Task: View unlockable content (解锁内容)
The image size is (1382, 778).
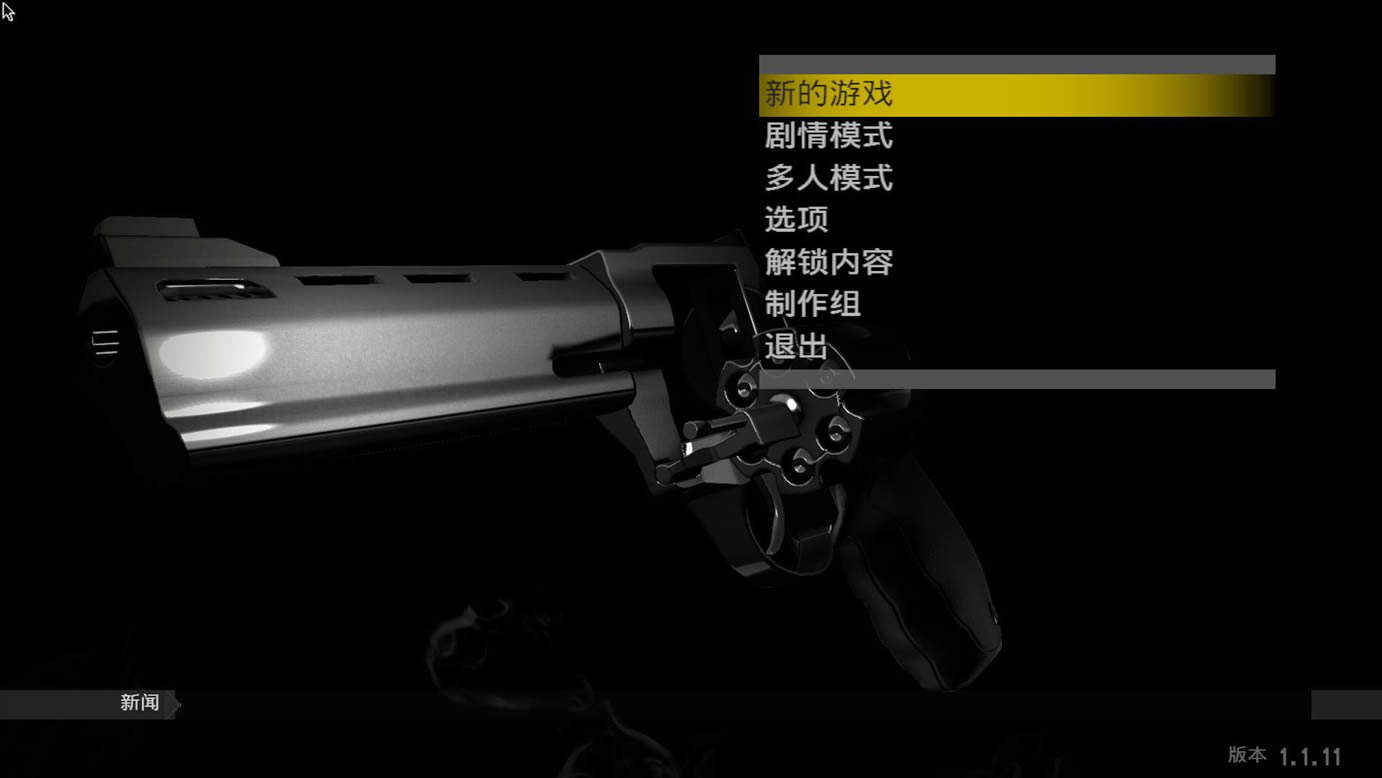Action: tap(829, 263)
